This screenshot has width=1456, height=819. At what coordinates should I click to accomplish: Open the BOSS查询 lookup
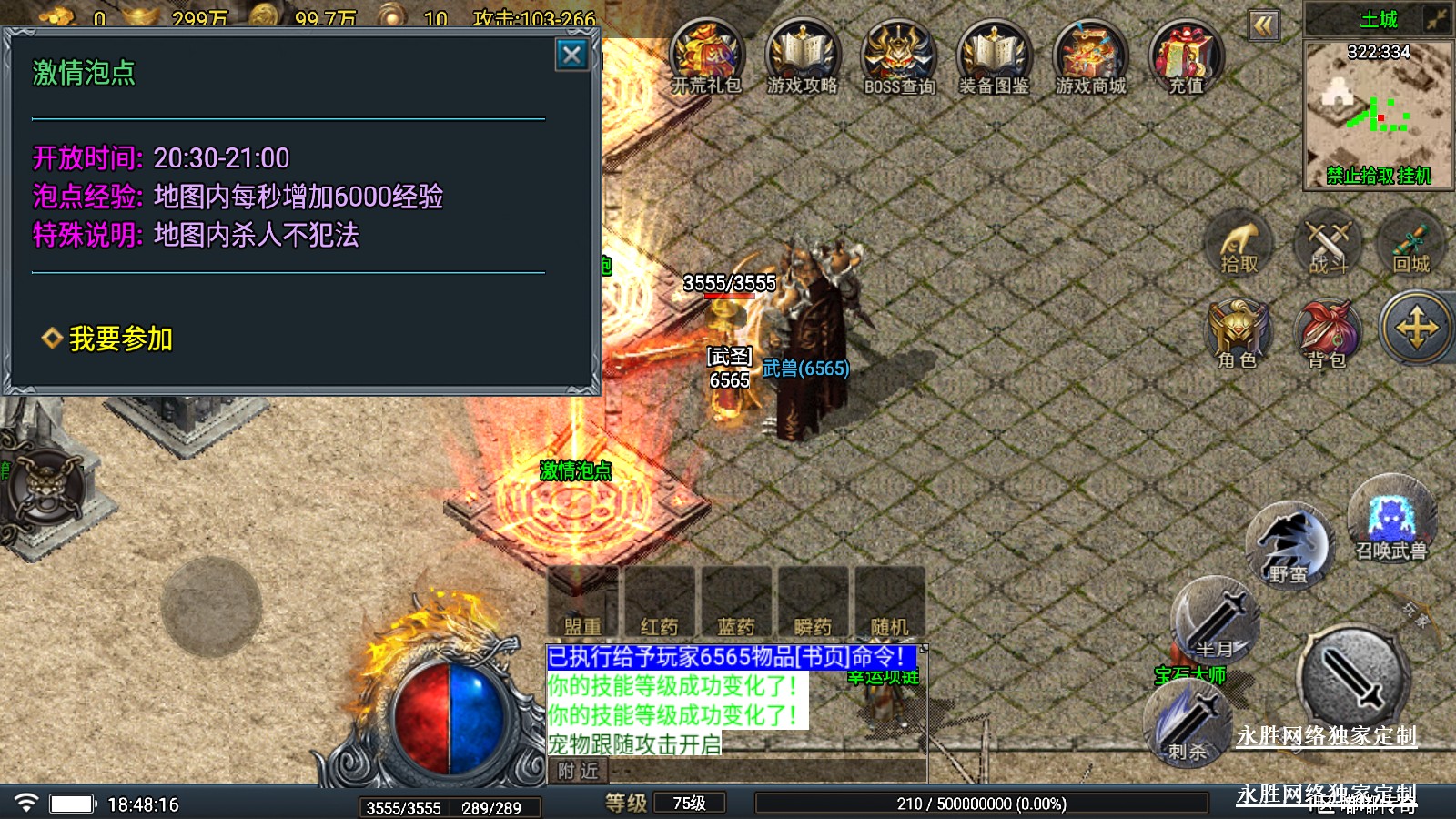(898, 56)
